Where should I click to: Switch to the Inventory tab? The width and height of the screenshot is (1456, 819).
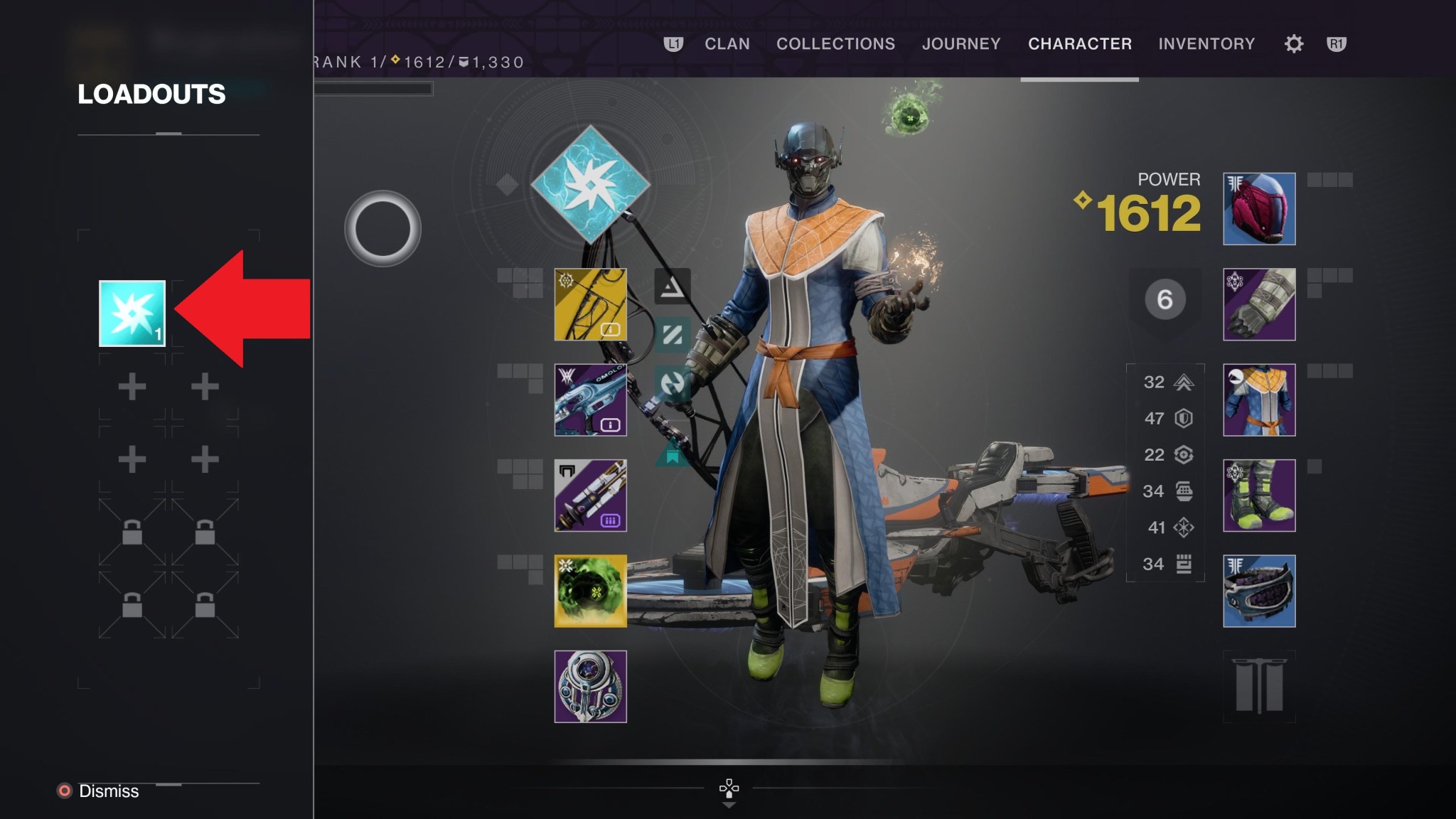(x=1206, y=44)
